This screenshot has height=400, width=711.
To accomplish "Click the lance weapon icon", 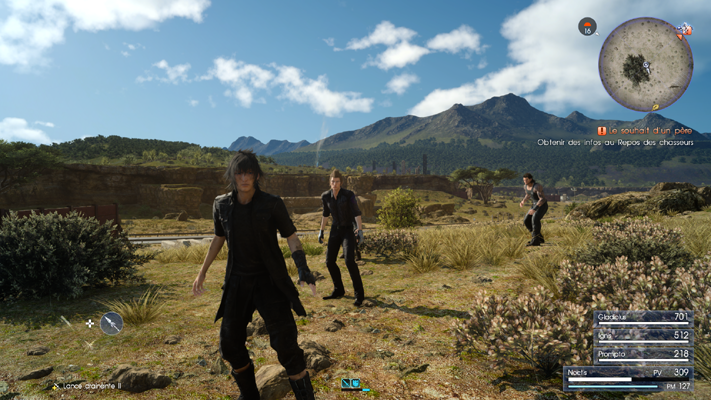I will pyautogui.click(x=111, y=323).
